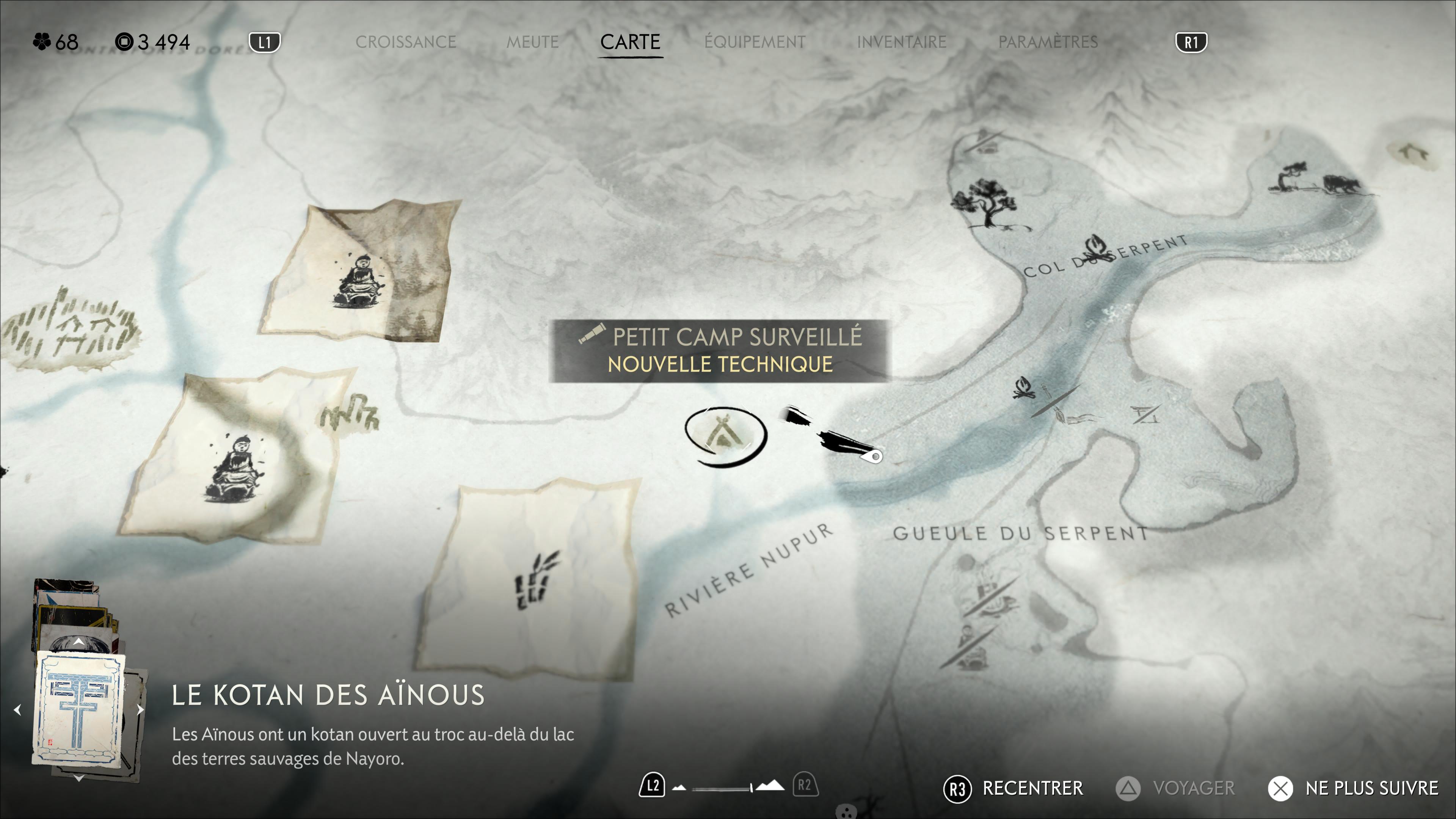Show the previous card with left arrow
Image resolution: width=1456 pixels, height=819 pixels.
18,709
